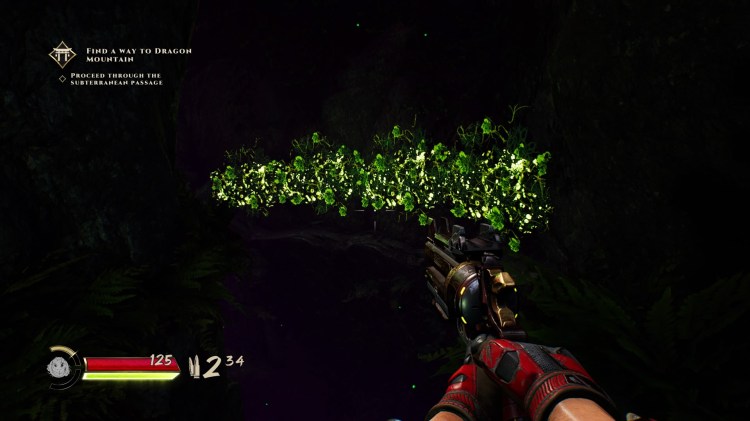The height and width of the screenshot is (421, 750).
Task: Select the quest emblem icon in the objective tracker
Action: point(62,54)
